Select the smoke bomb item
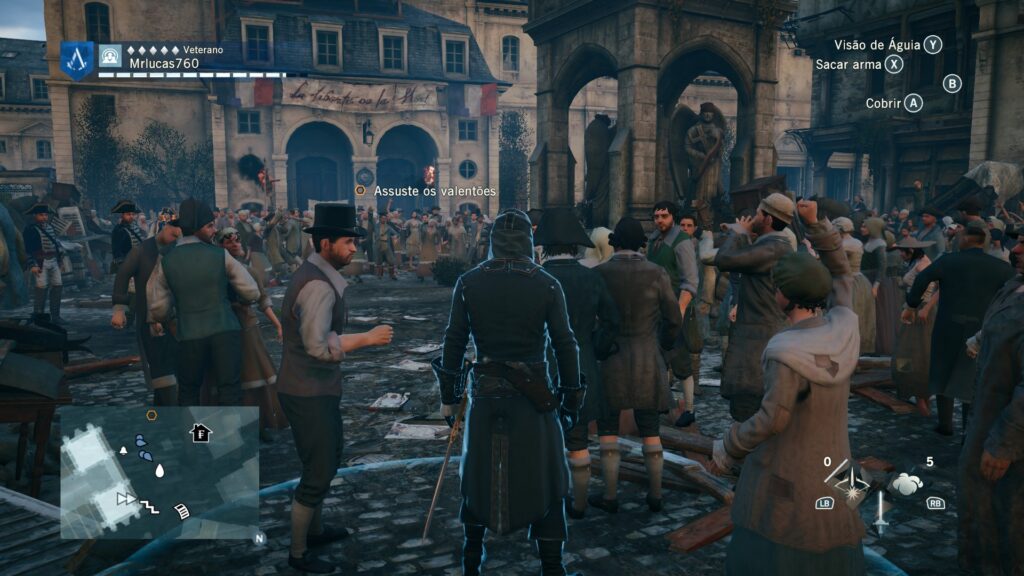Image resolution: width=1024 pixels, height=576 pixels. 907,484
